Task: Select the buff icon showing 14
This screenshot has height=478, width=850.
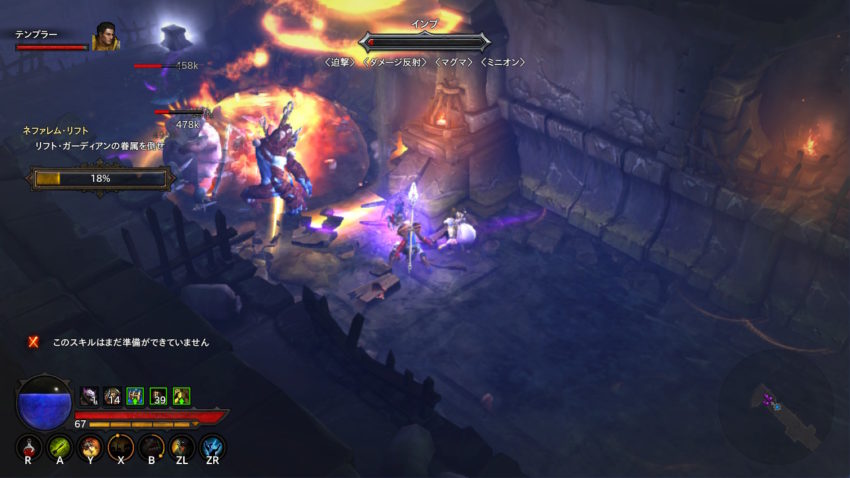Action: click(112, 396)
